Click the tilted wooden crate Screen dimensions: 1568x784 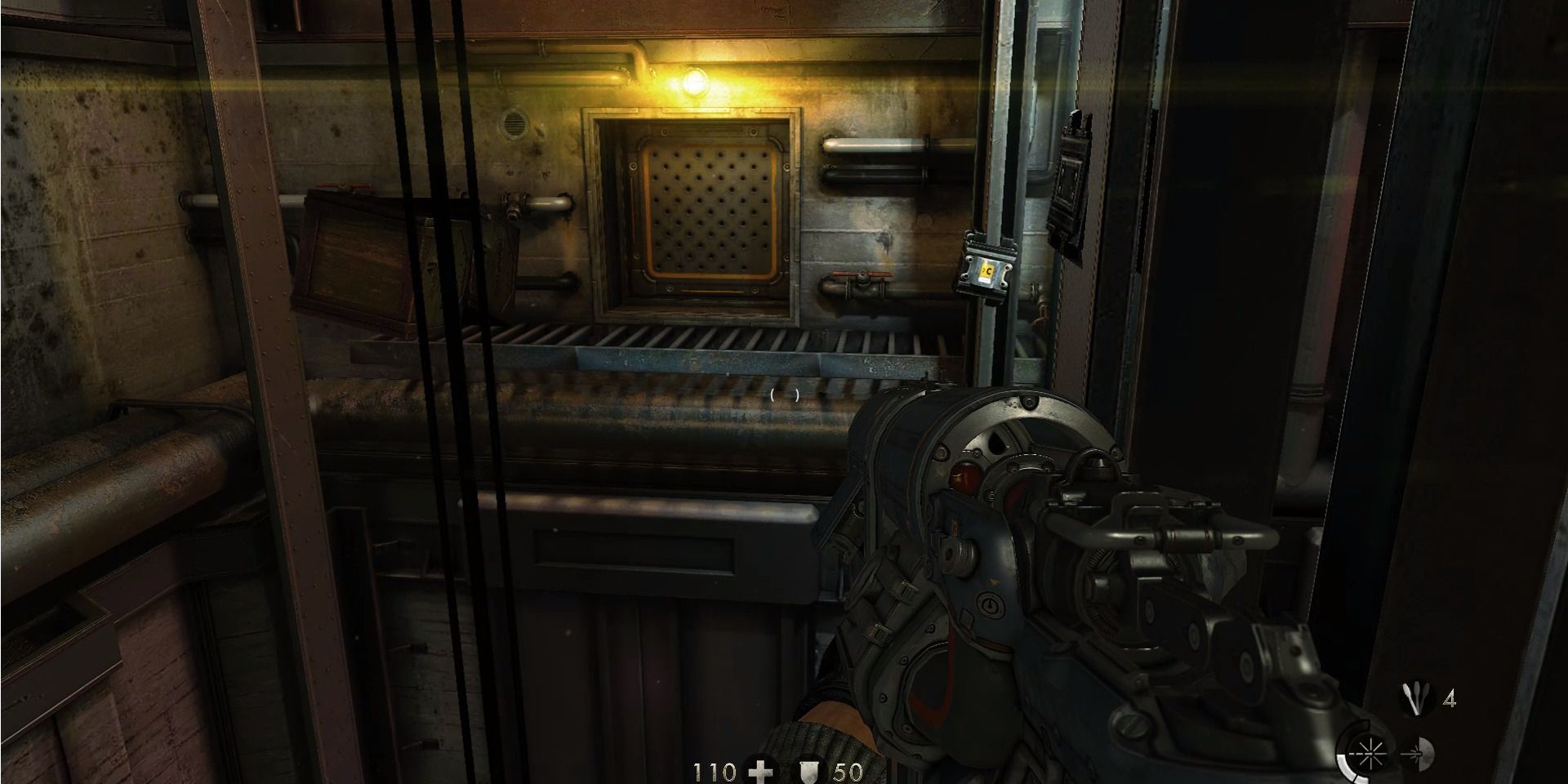point(351,253)
